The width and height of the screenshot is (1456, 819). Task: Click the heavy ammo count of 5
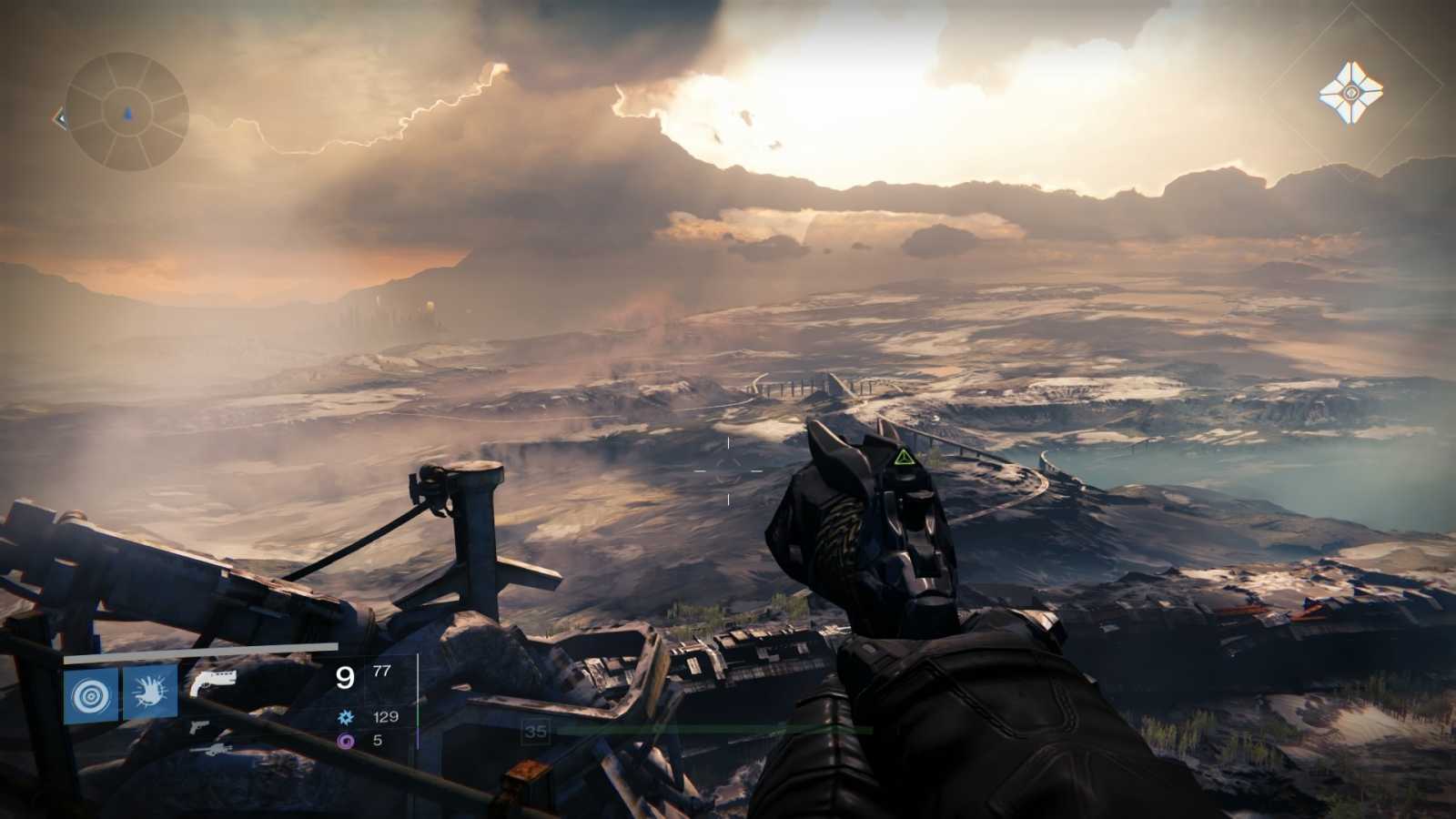click(379, 741)
